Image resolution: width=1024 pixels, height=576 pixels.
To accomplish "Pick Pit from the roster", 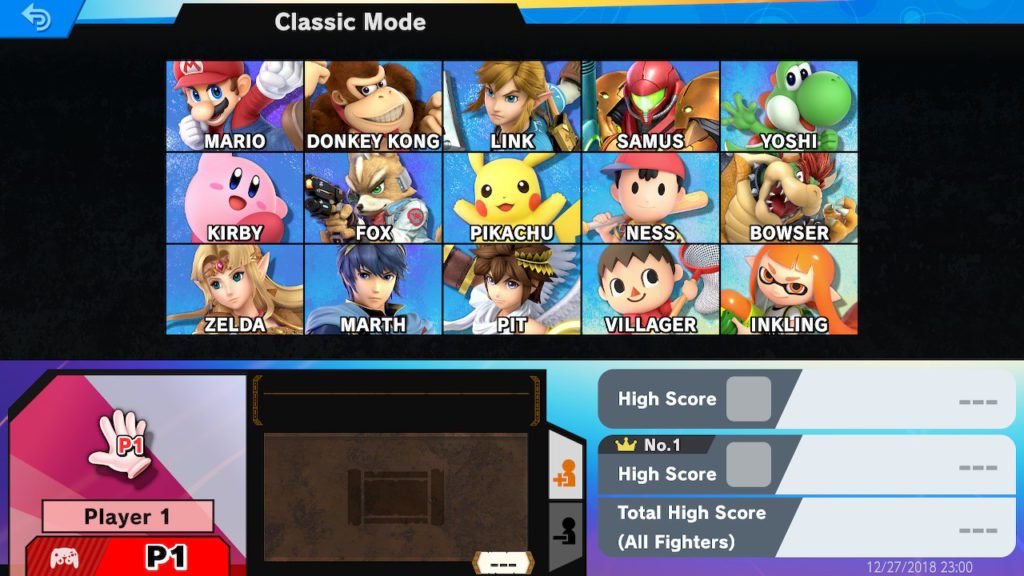I will (512, 290).
